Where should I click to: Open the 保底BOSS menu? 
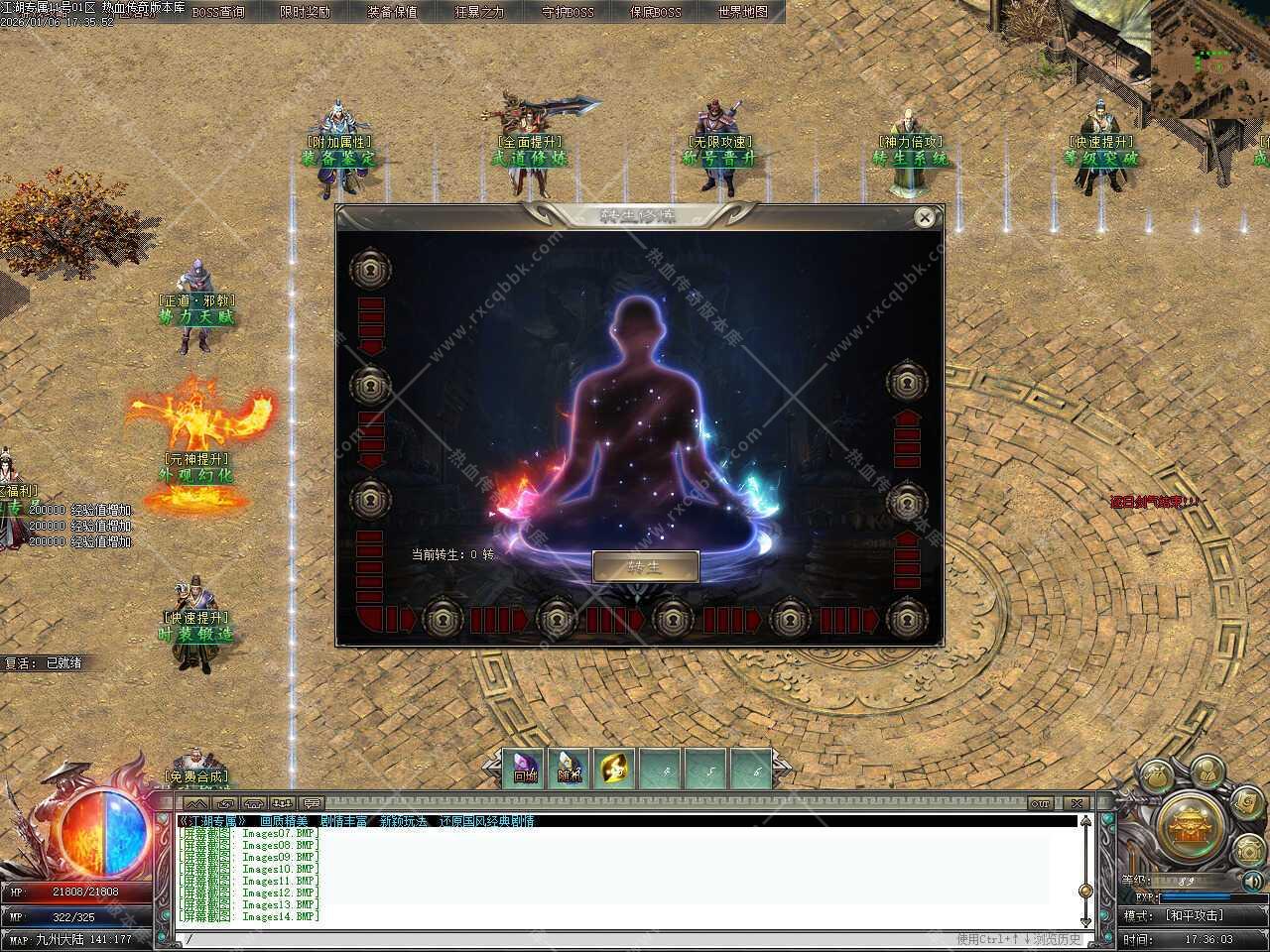[x=655, y=12]
